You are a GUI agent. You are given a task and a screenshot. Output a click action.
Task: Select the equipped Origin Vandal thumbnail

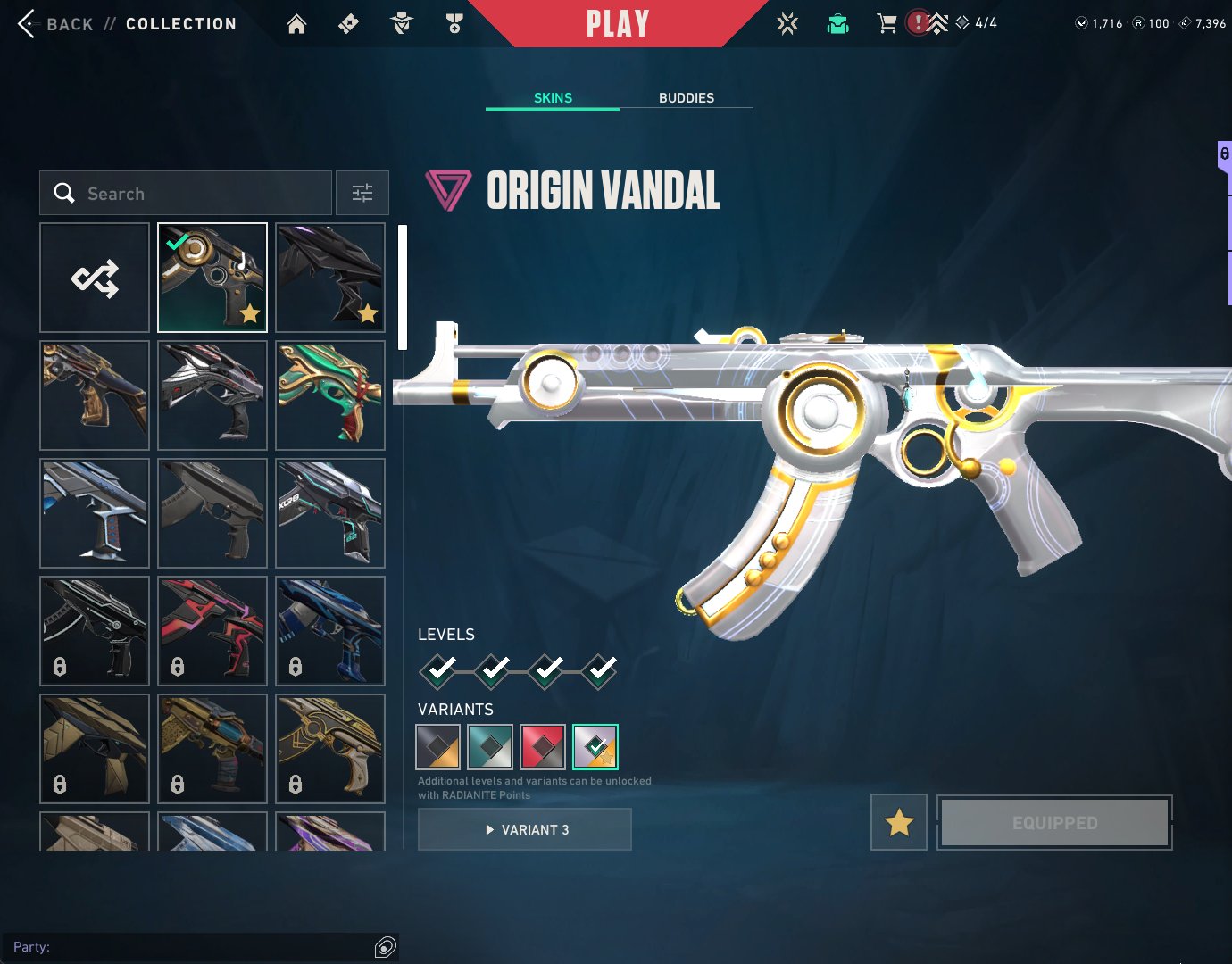coord(212,278)
